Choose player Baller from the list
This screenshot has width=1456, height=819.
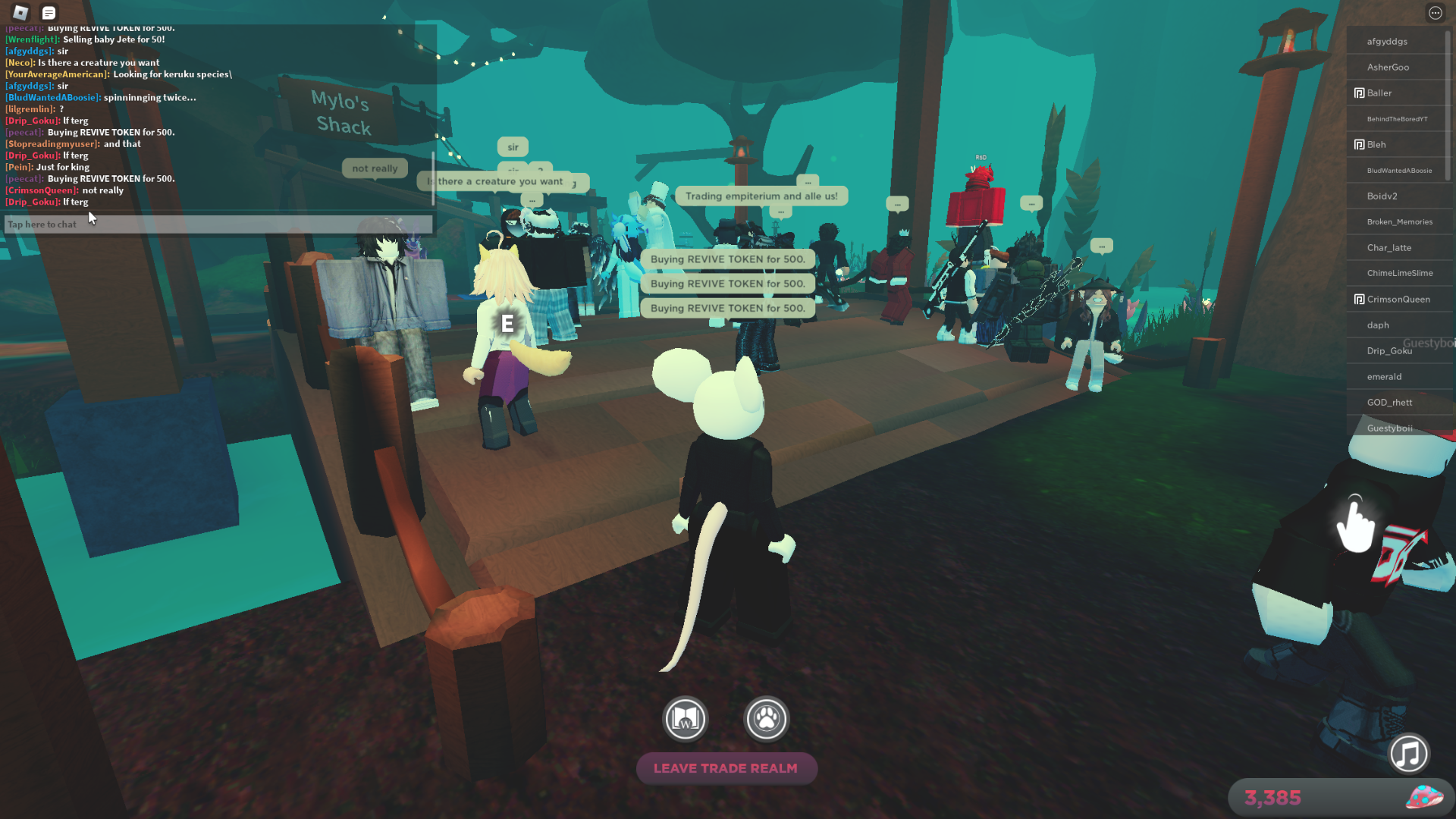[x=1379, y=93]
